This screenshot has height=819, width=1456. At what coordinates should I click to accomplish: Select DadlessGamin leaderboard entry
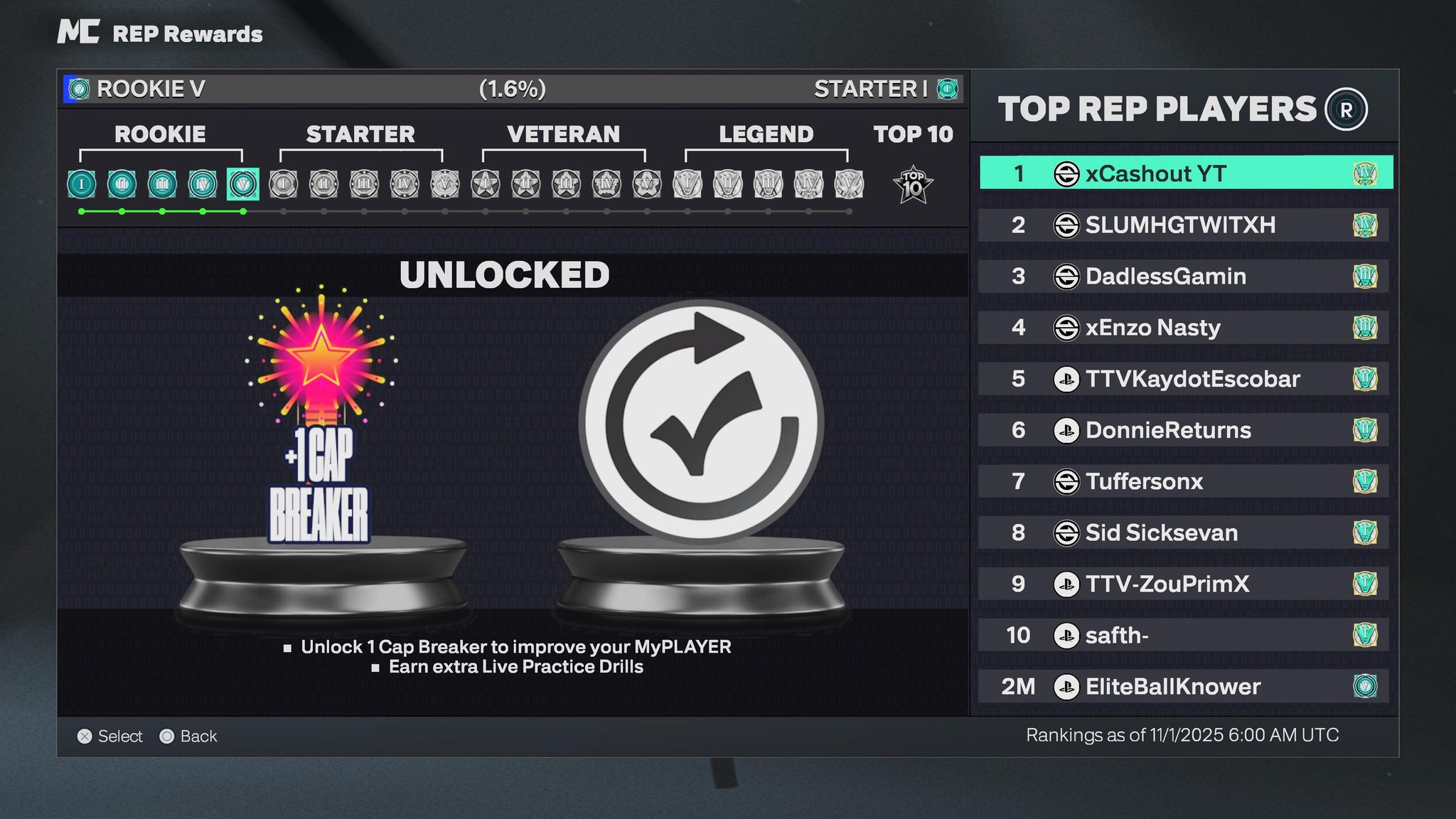point(1184,277)
